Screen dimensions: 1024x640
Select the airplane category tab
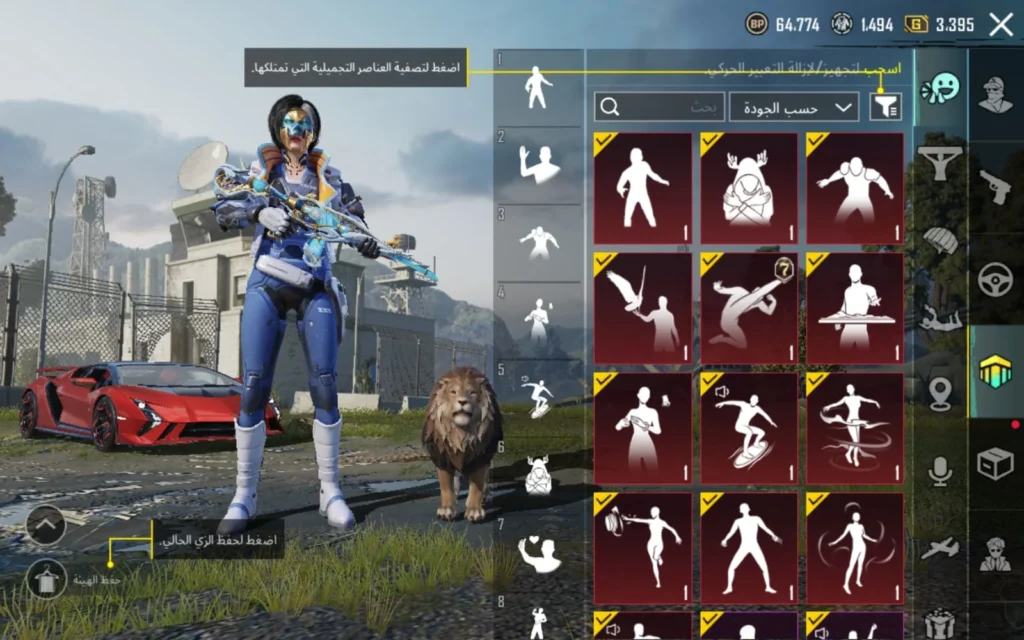pyautogui.click(x=940, y=548)
